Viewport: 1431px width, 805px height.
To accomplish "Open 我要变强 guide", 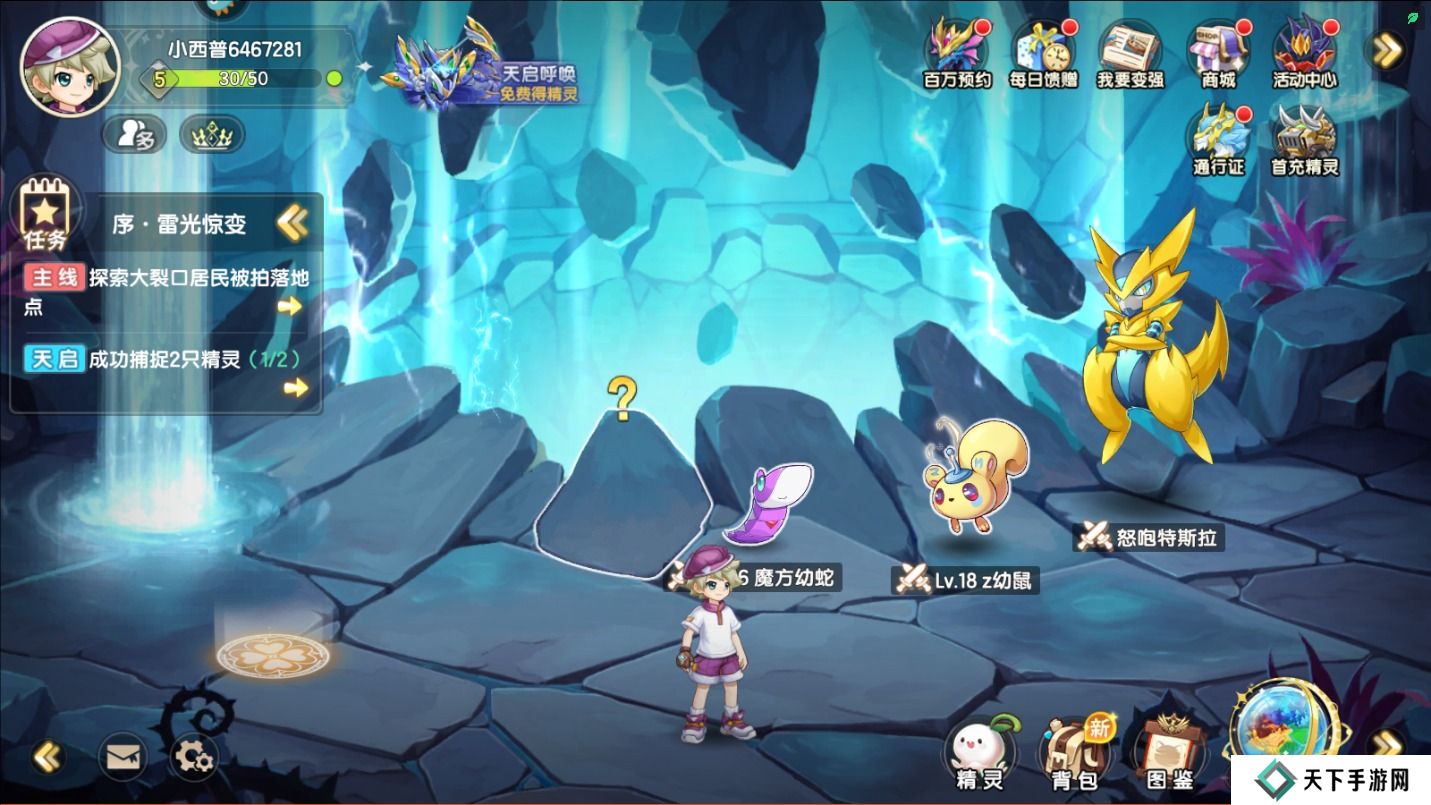I will pos(1130,54).
